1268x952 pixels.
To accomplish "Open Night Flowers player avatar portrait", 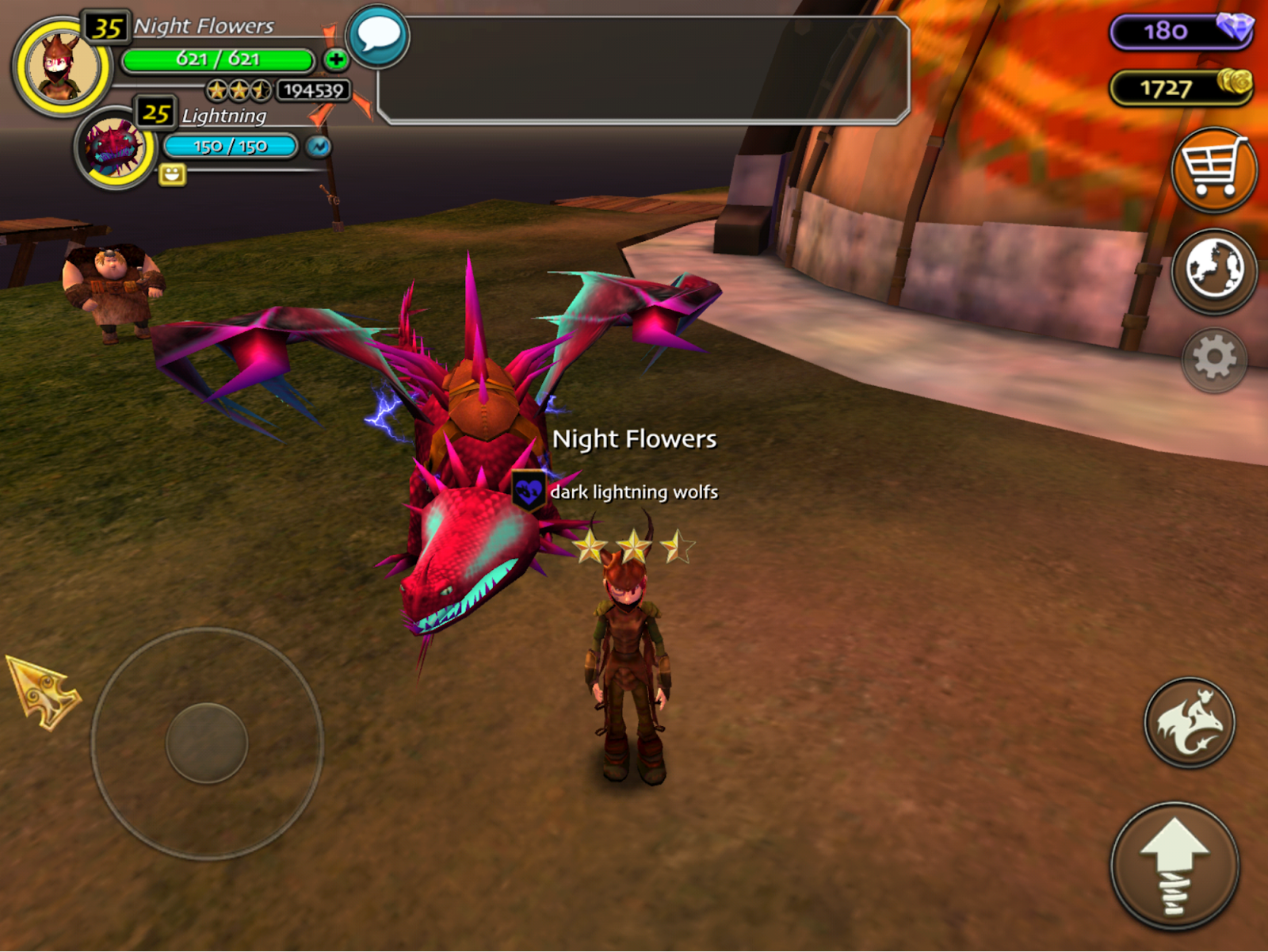I will point(62,67).
